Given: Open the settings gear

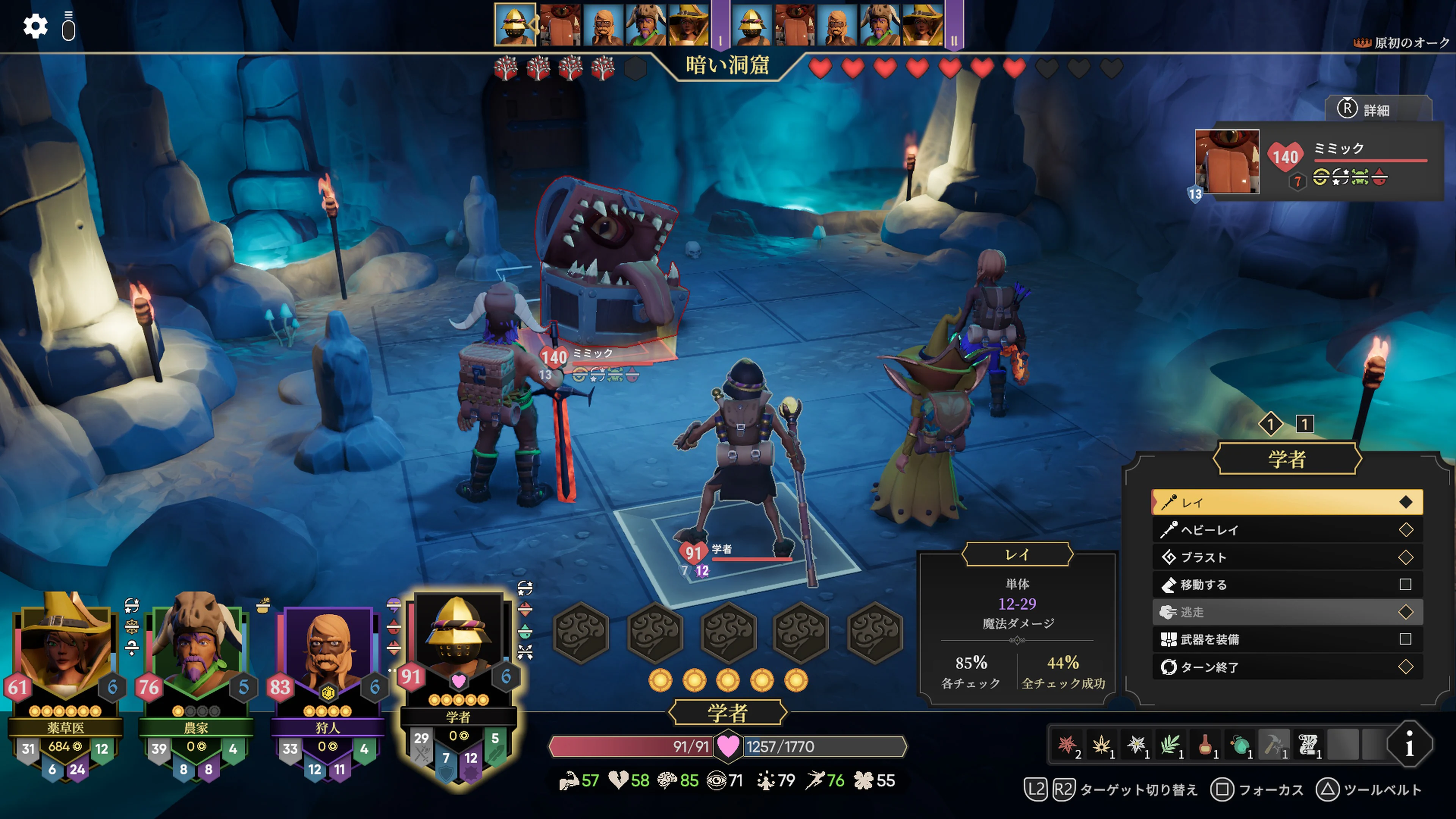Looking at the screenshot, I should (36, 25).
